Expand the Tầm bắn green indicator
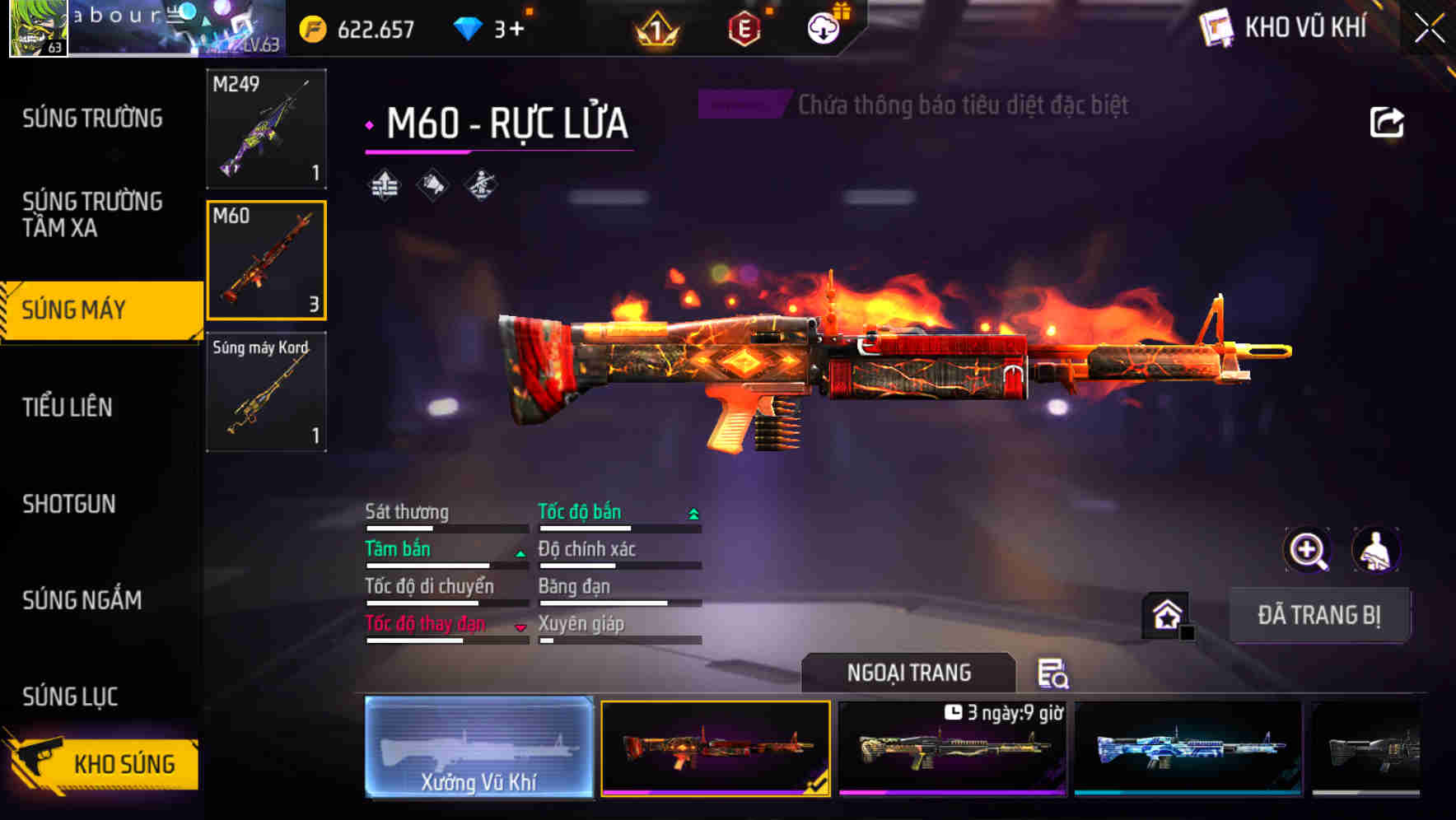 tap(520, 552)
